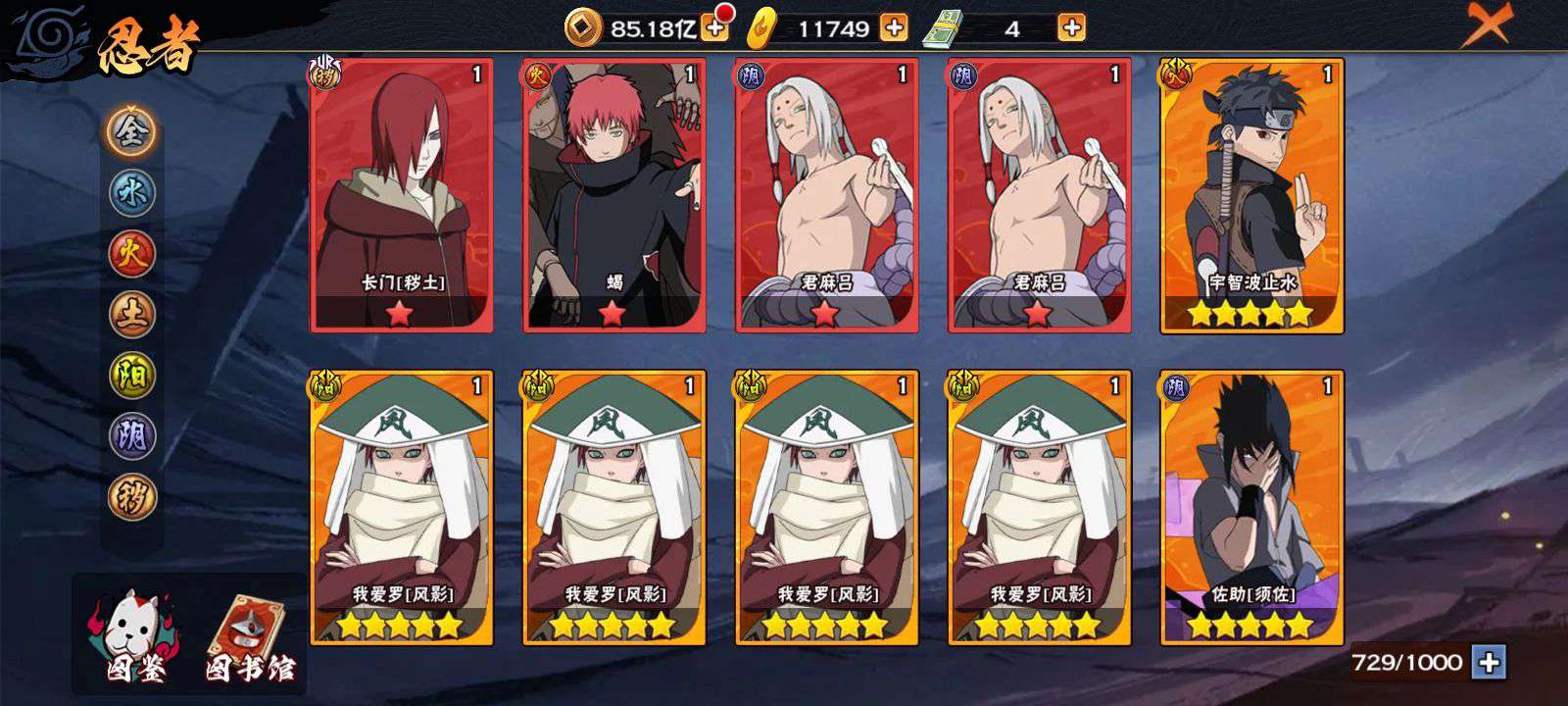The image size is (1568, 706).
Task: Filter ninjas by water element 水
Action: pyautogui.click(x=131, y=192)
